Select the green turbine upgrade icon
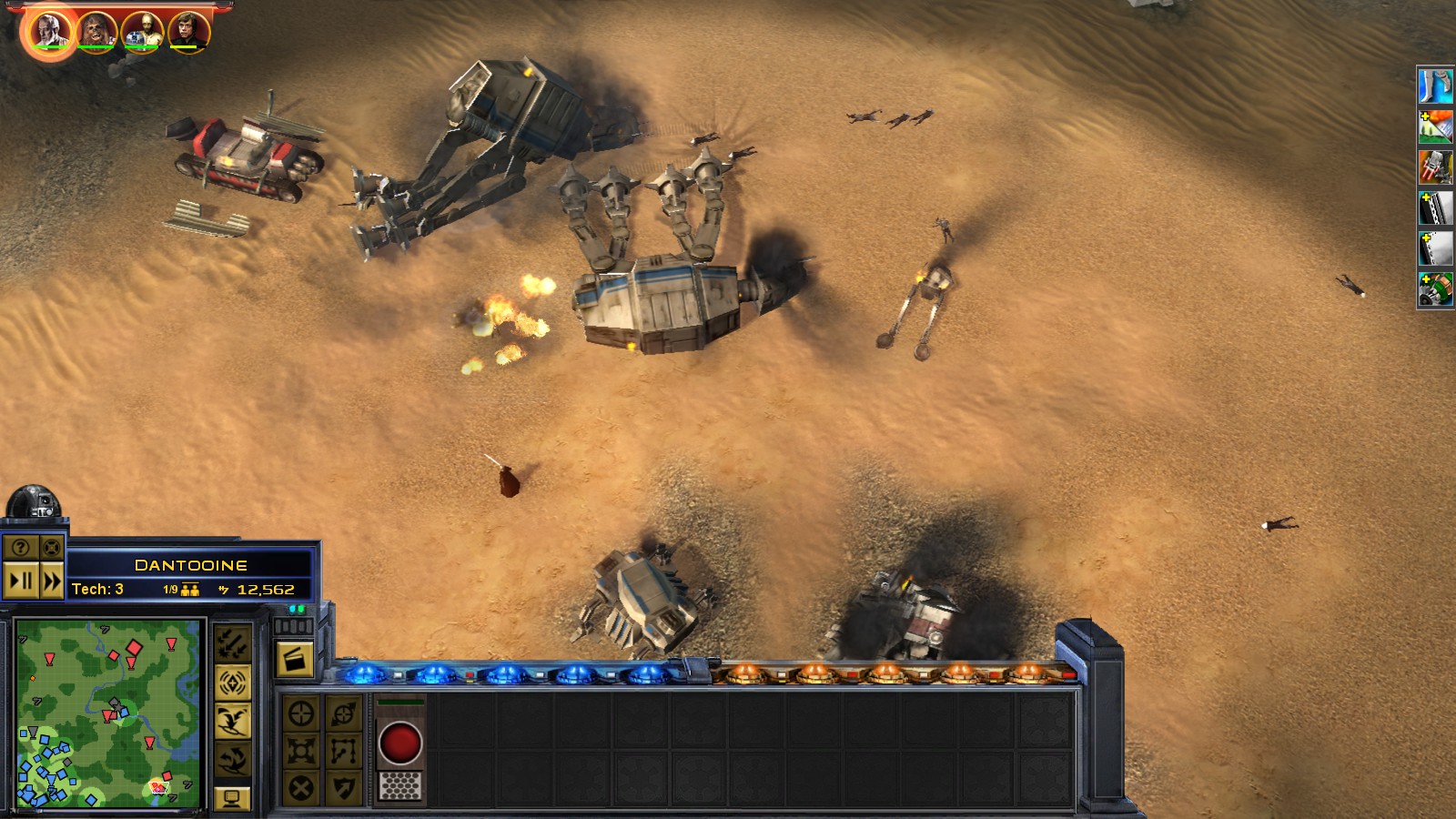 1435,289
